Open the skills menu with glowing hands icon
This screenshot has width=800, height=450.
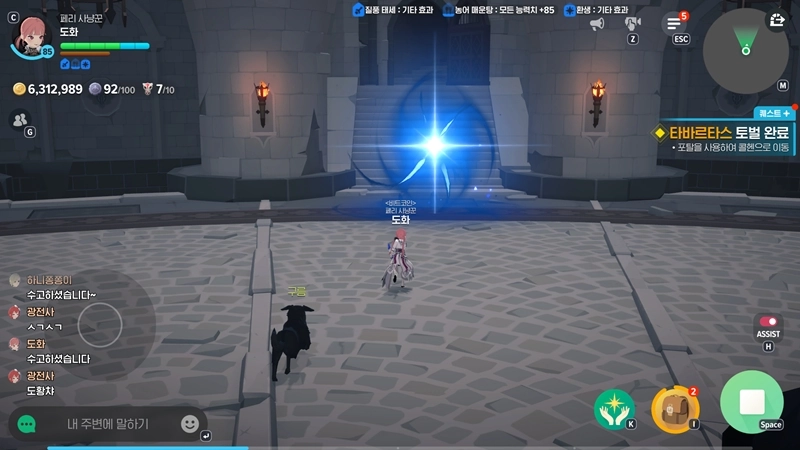(613, 406)
